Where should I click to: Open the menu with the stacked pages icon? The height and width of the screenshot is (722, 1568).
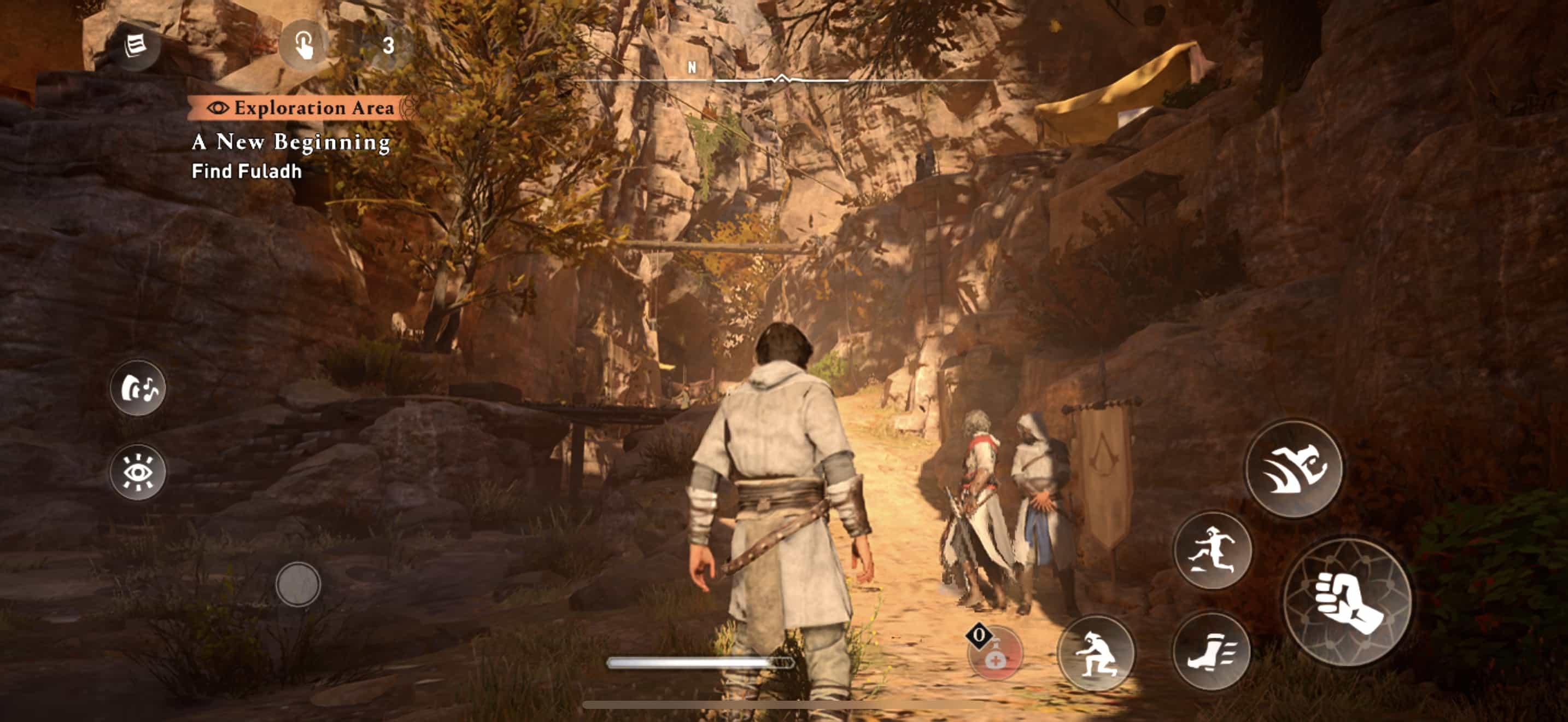point(135,45)
